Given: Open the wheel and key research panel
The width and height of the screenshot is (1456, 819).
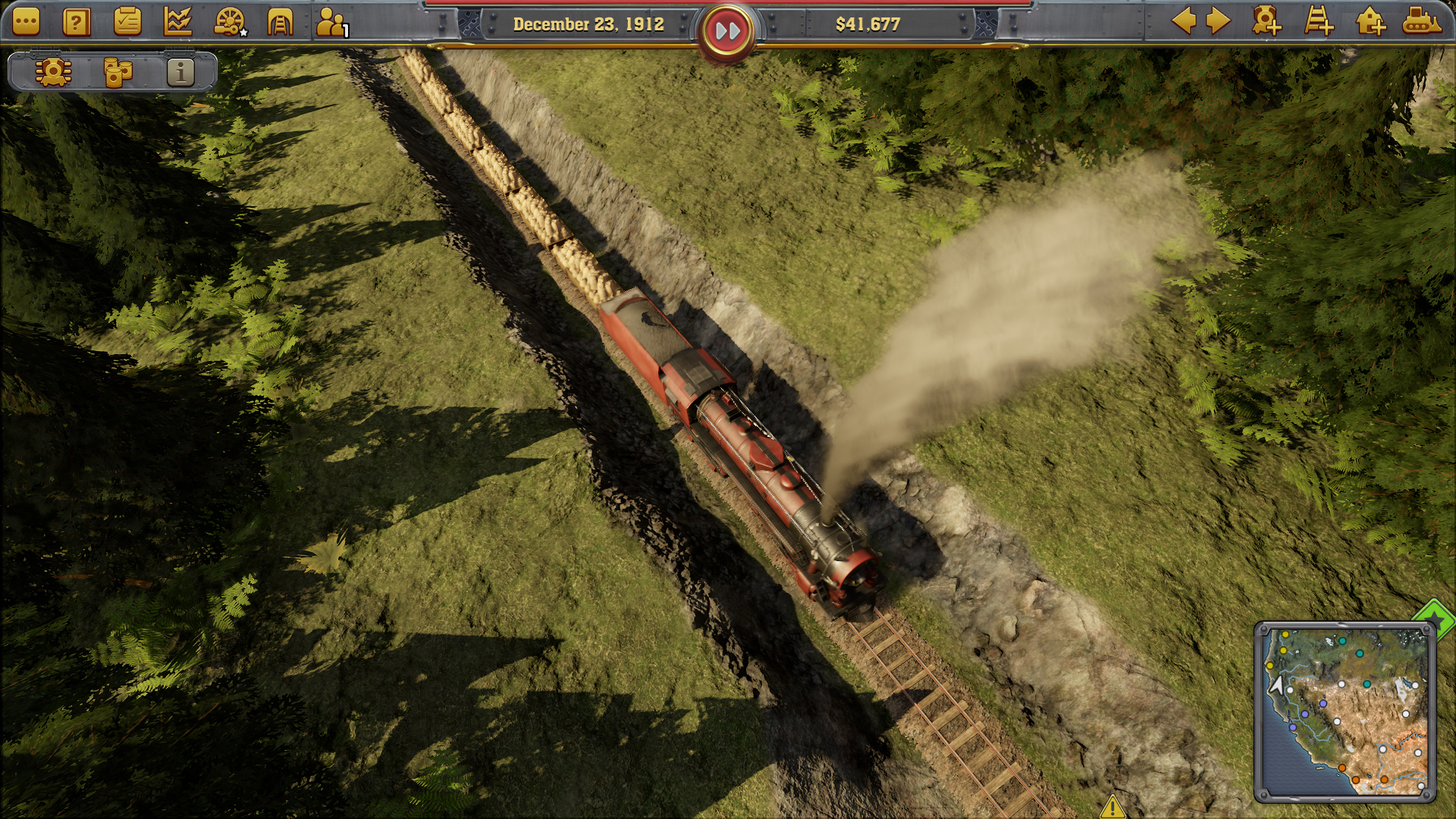Looking at the screenshot, I should point(229,22).
